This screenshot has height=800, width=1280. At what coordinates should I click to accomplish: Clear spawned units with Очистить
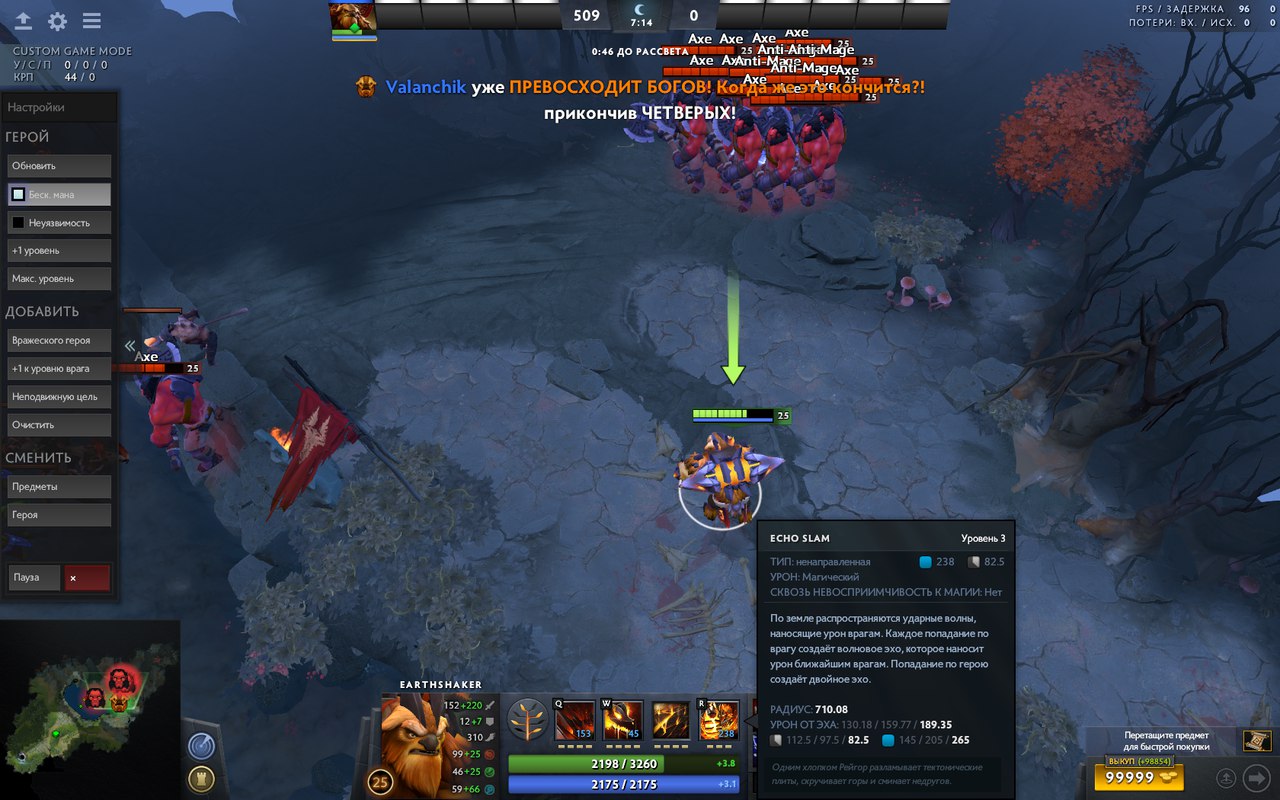pyautogui.click(x=58, y=424)
